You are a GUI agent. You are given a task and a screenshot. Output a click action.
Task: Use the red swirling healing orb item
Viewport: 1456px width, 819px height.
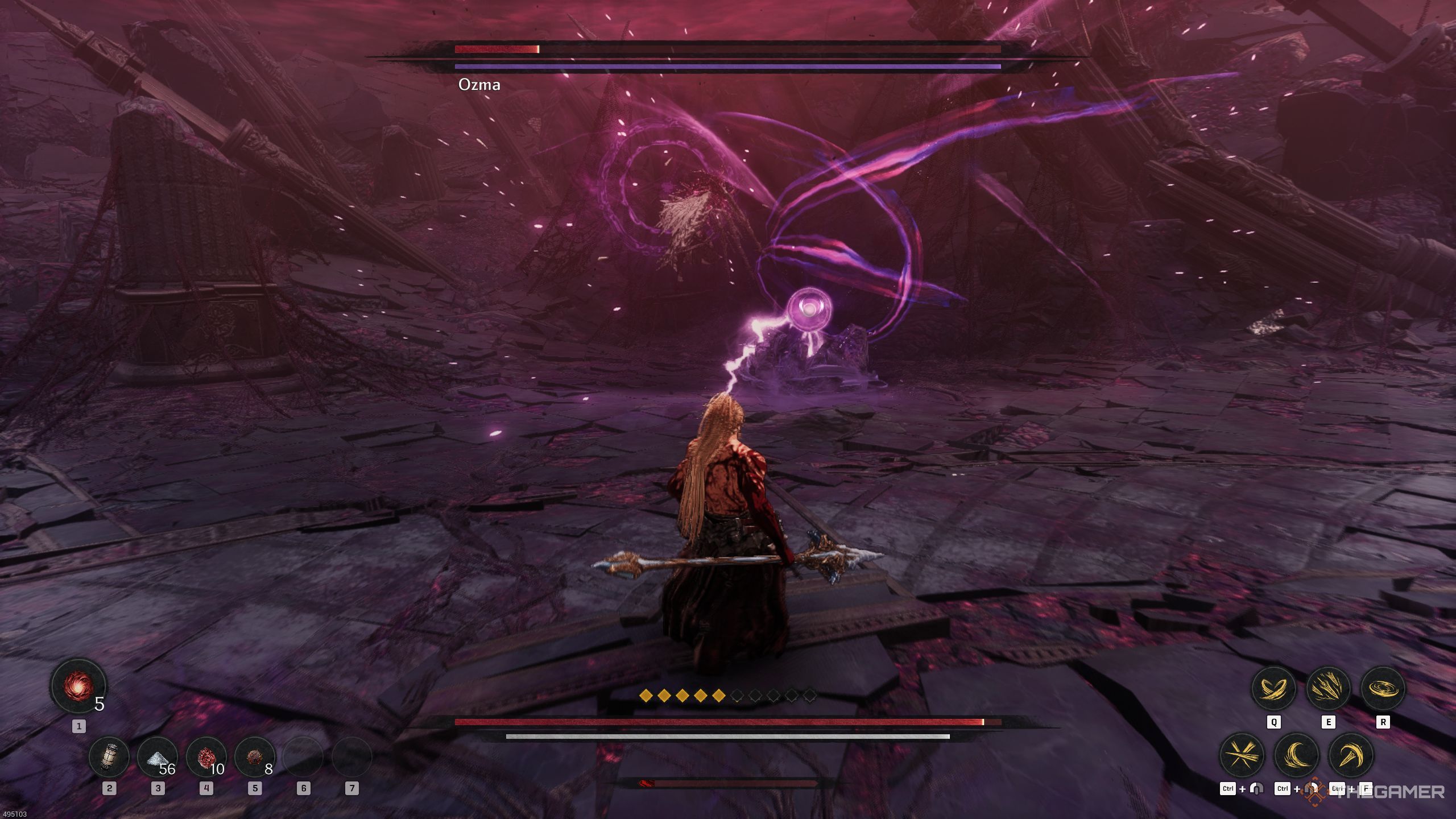tap(78, 687)
